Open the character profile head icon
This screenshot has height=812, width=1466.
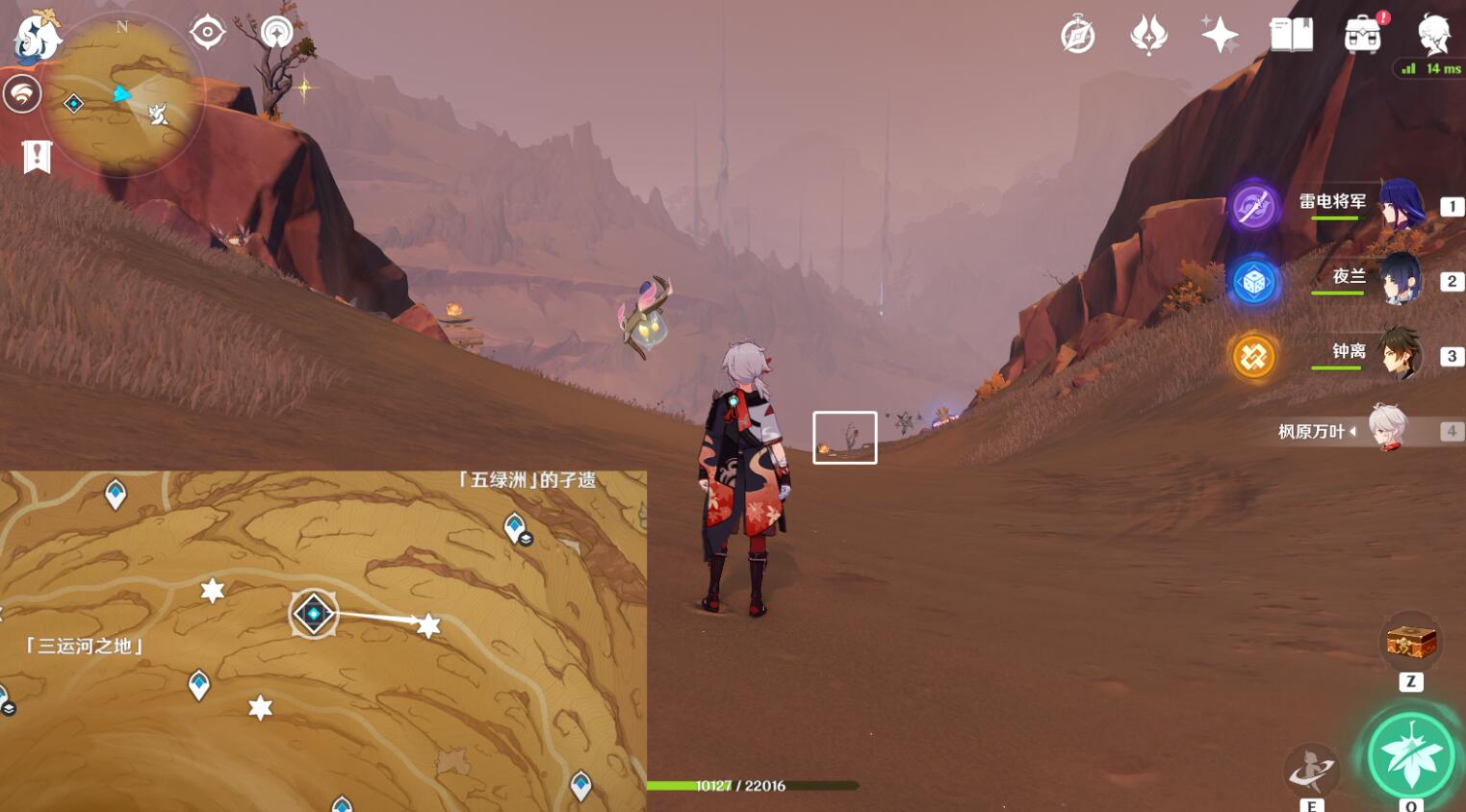click(x=1434, y=36)
